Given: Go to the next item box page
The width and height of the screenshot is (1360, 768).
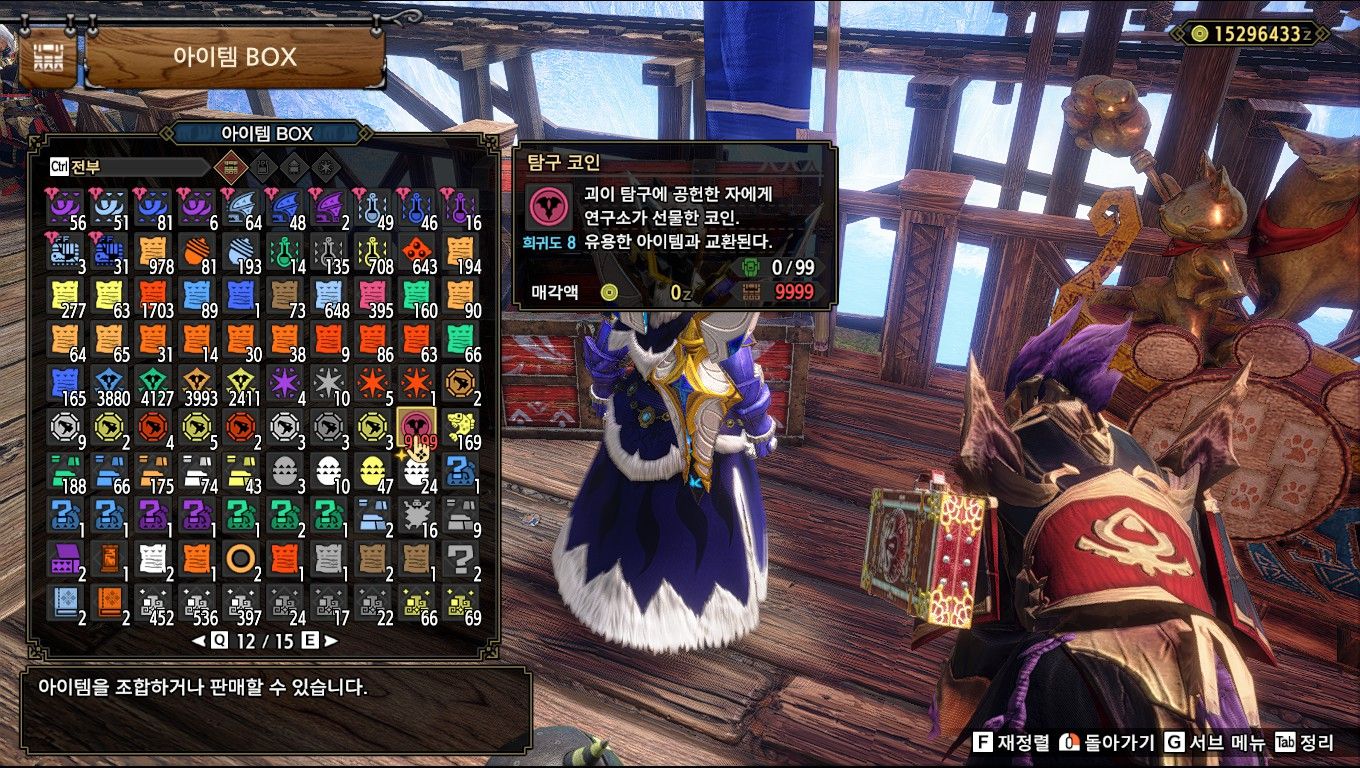Looking at the screenshot, I should click(x=330, y=641).
